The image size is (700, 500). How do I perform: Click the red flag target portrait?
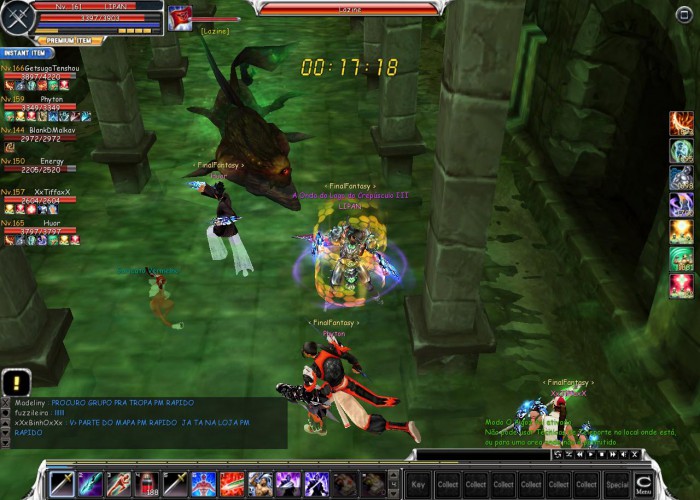(x=180, y=19)
